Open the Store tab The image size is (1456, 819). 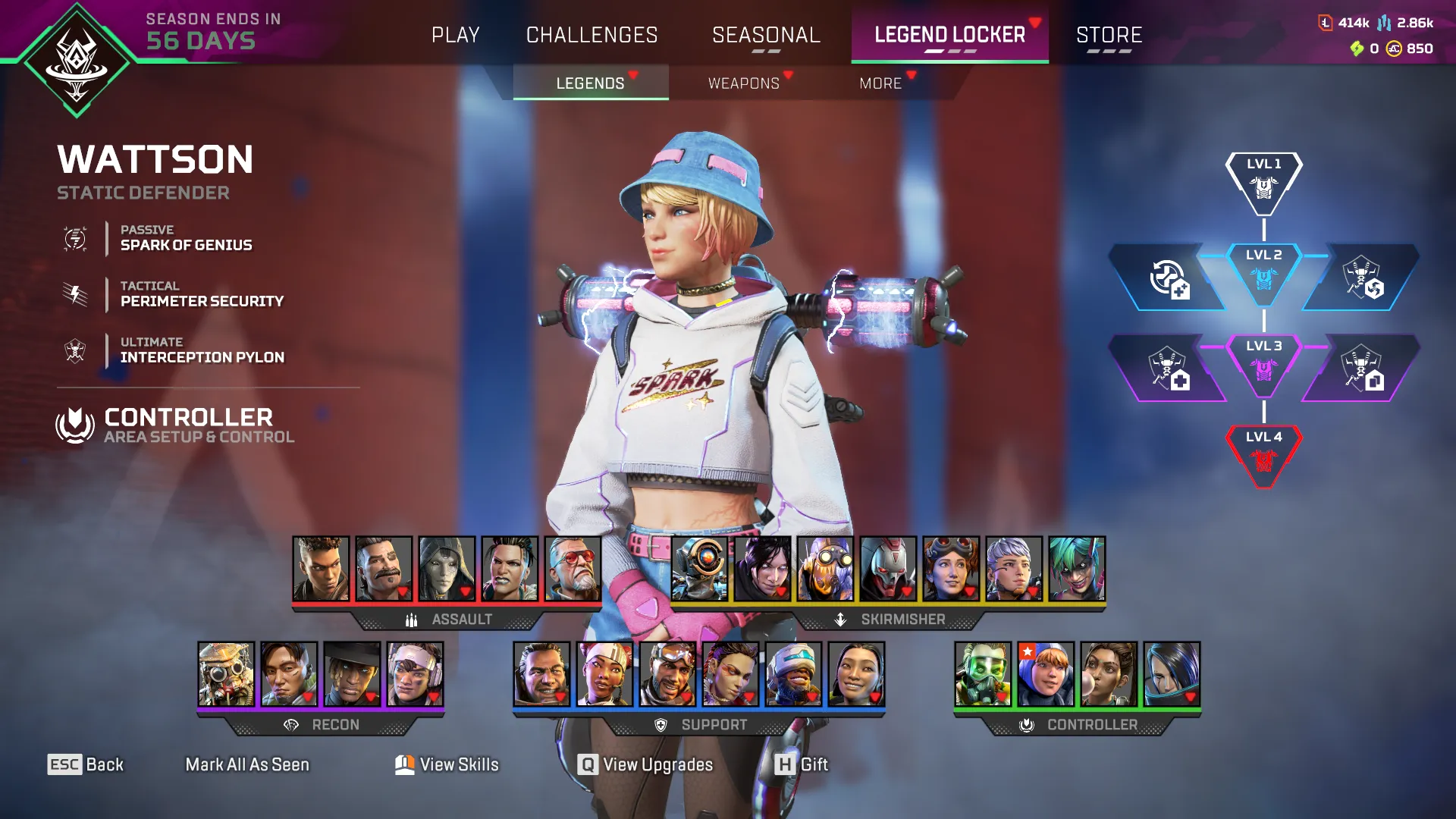[x=1109, y=35]
